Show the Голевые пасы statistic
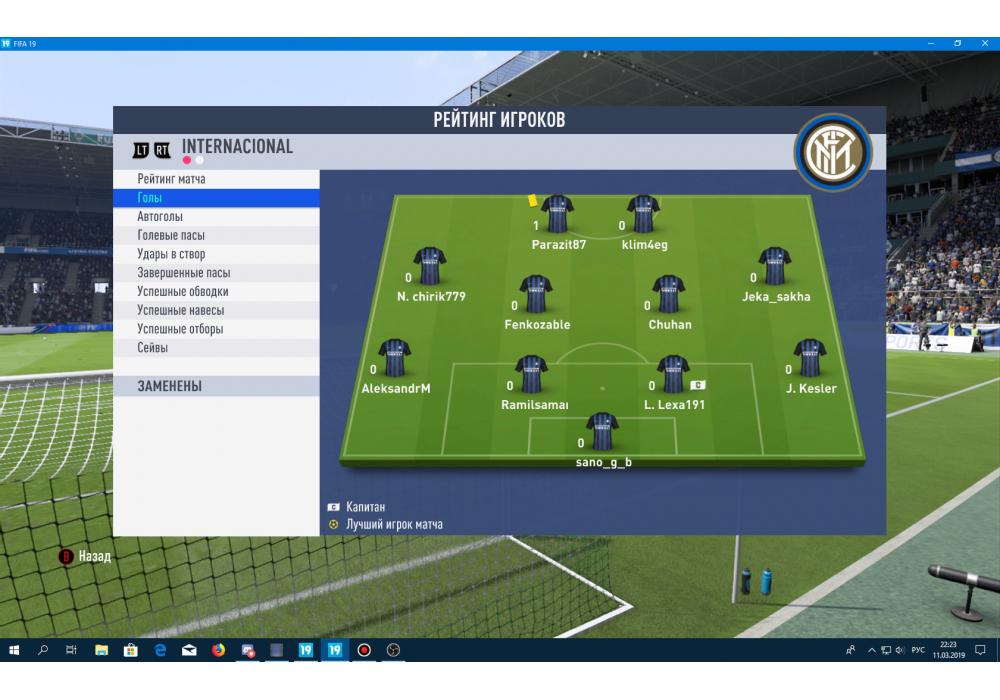 click(171, 236)
